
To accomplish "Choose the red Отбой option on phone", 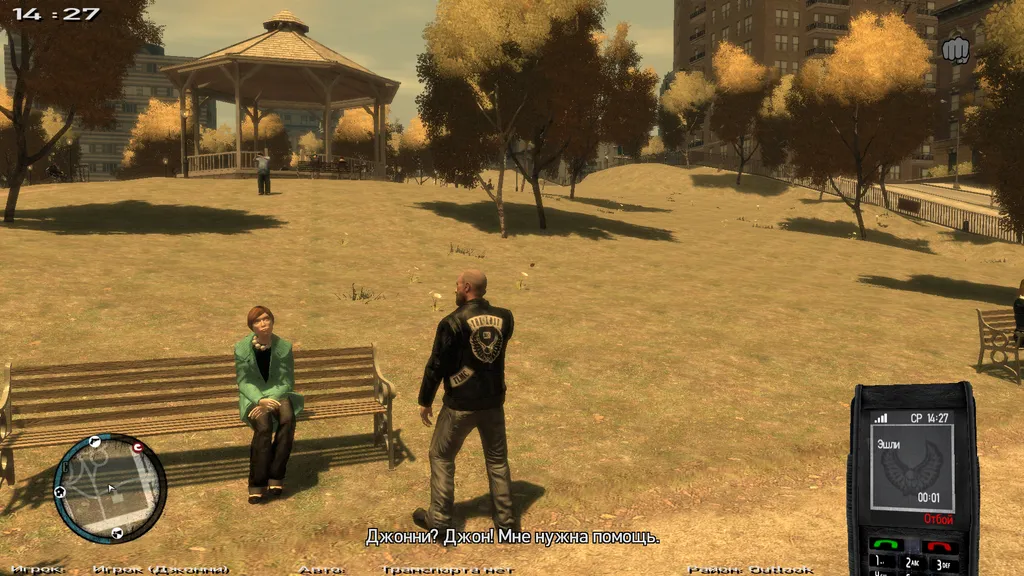I will pos(938,520).
